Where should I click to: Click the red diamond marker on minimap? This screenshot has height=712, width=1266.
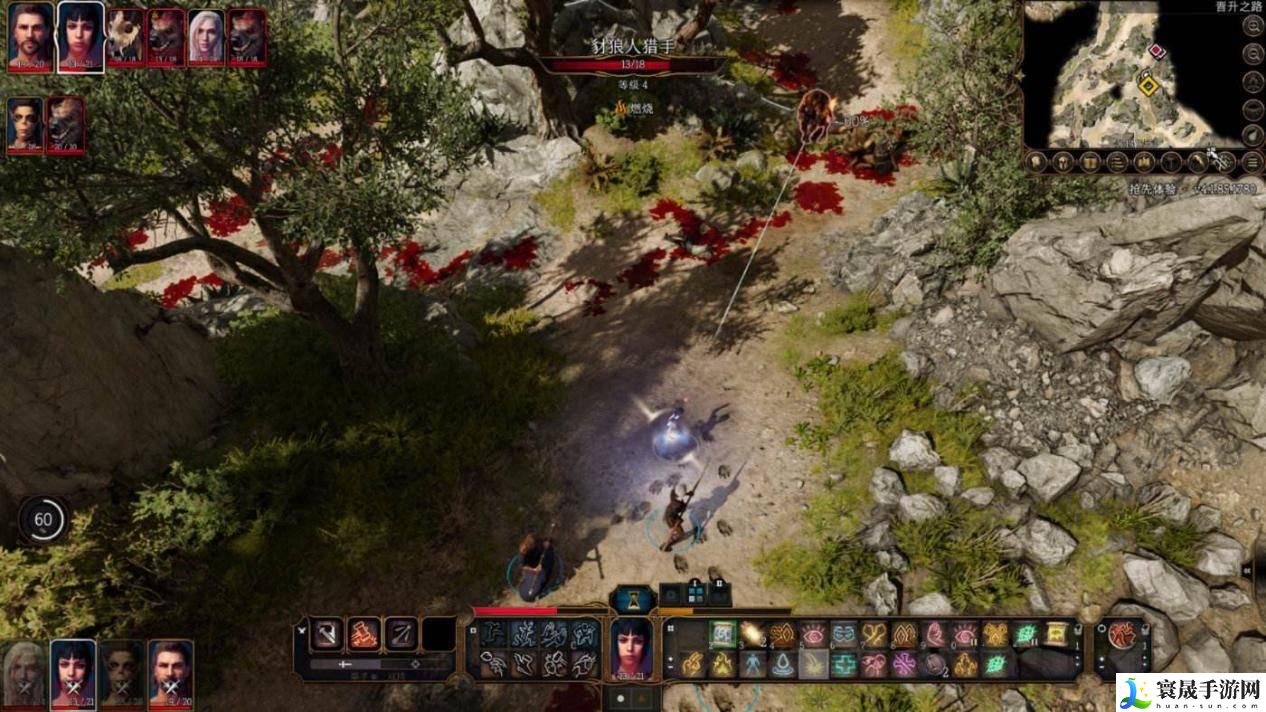tap(1157, 50)
